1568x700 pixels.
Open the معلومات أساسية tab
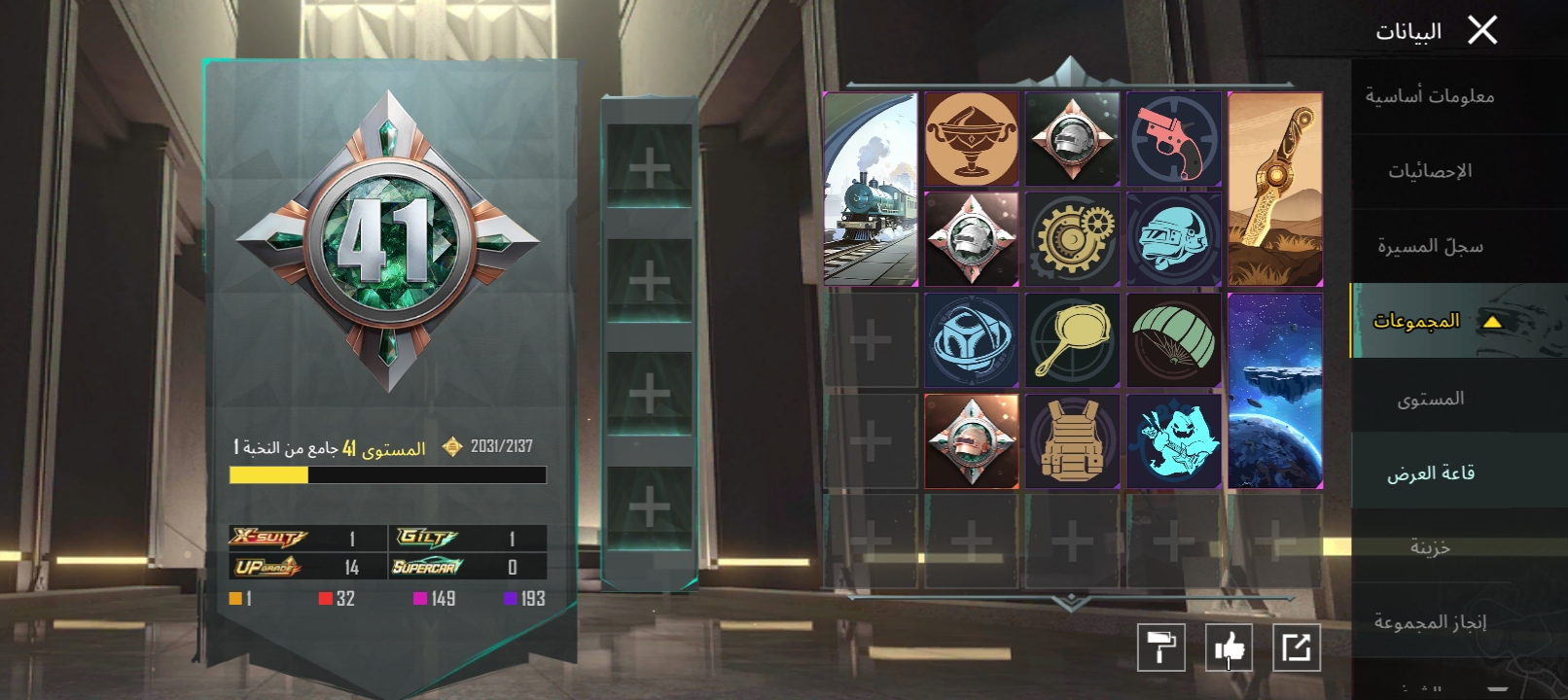point(1429,96)
